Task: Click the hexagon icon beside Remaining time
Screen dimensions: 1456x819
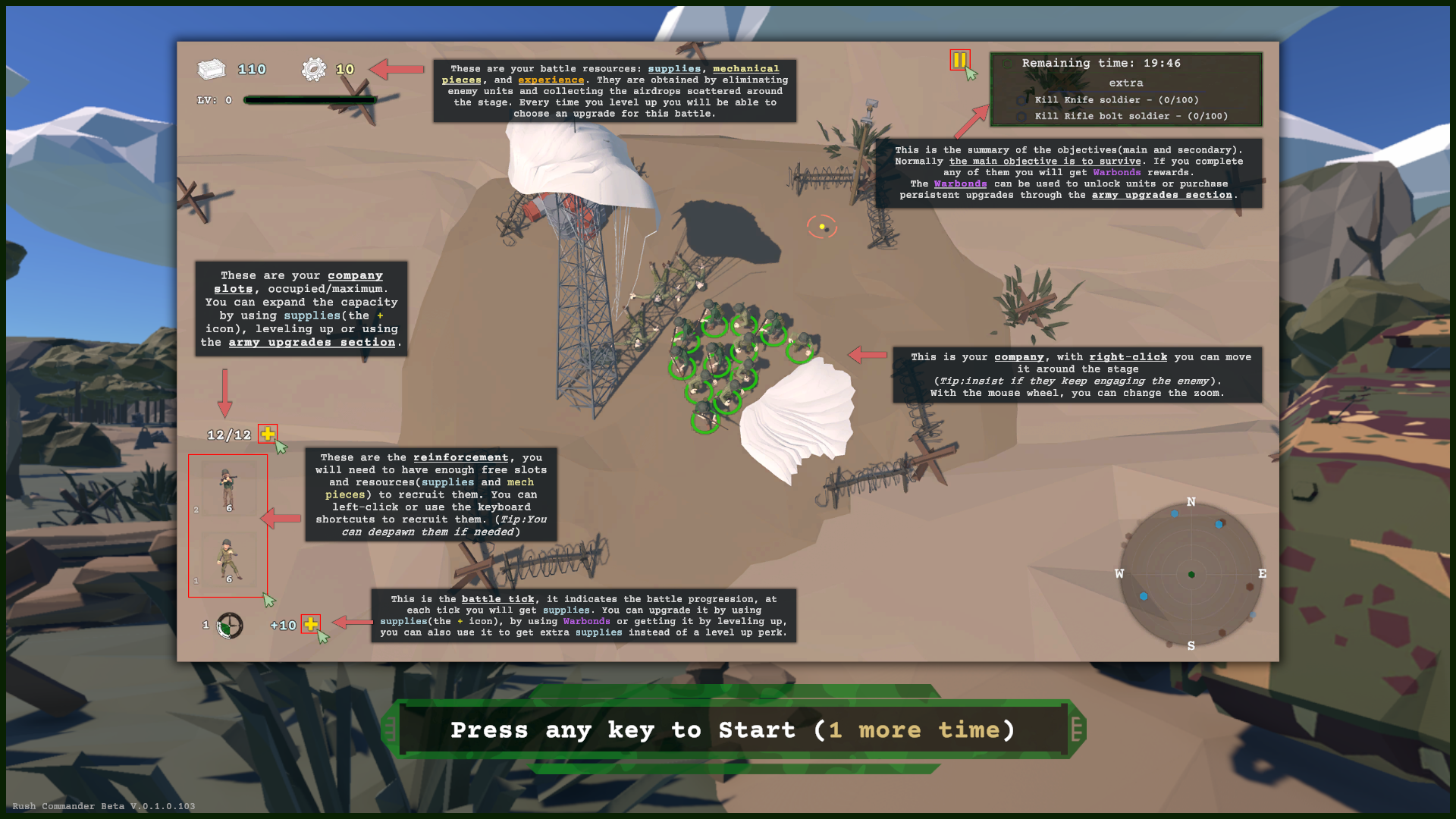Action: tap(1008, 64)
